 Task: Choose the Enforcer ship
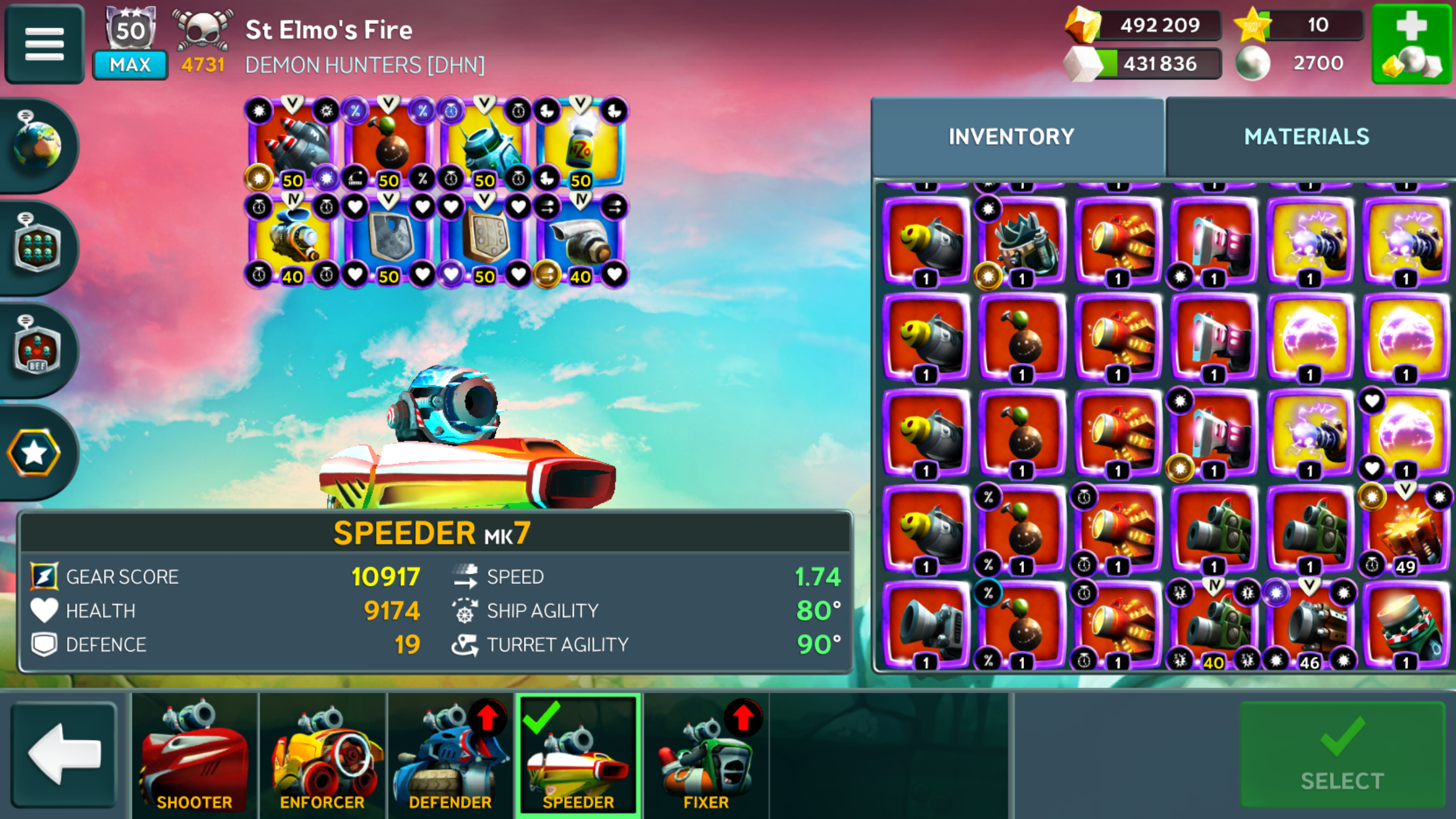click(x=322, y=755)
